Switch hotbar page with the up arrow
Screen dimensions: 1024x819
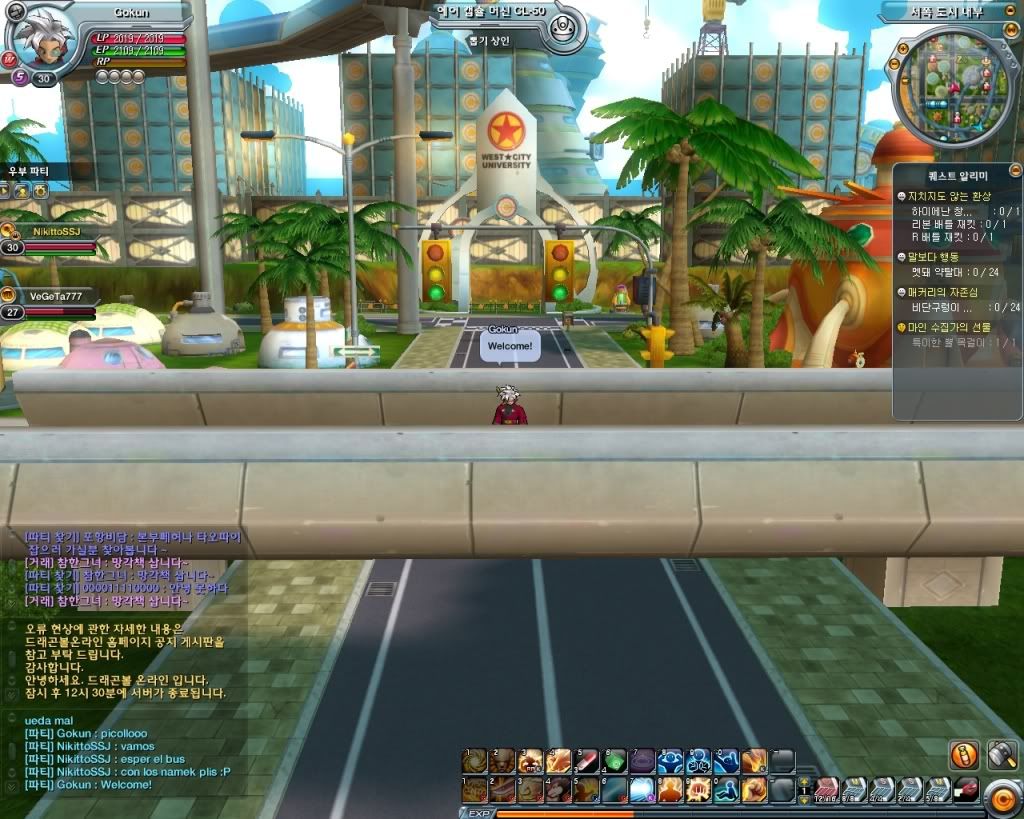[804, 781]
